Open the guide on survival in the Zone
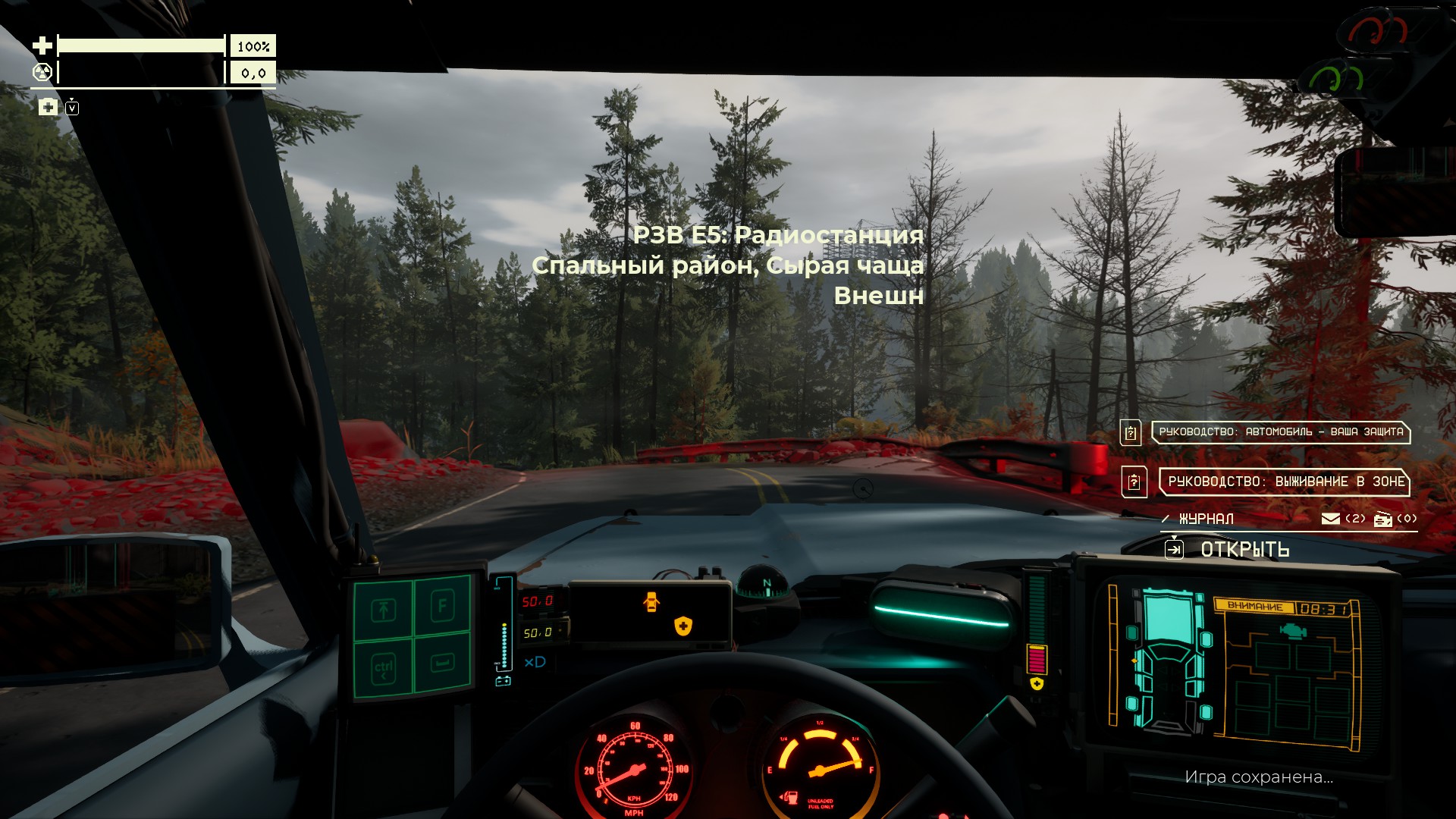The height and width of the screenshot is (819, 1456). point(1285,482)
